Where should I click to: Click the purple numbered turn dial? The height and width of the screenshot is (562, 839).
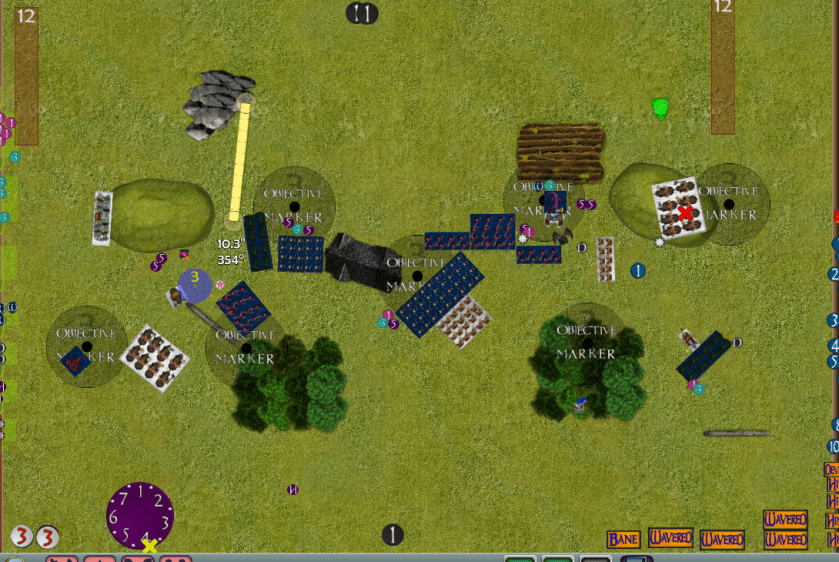click(140, 514)
